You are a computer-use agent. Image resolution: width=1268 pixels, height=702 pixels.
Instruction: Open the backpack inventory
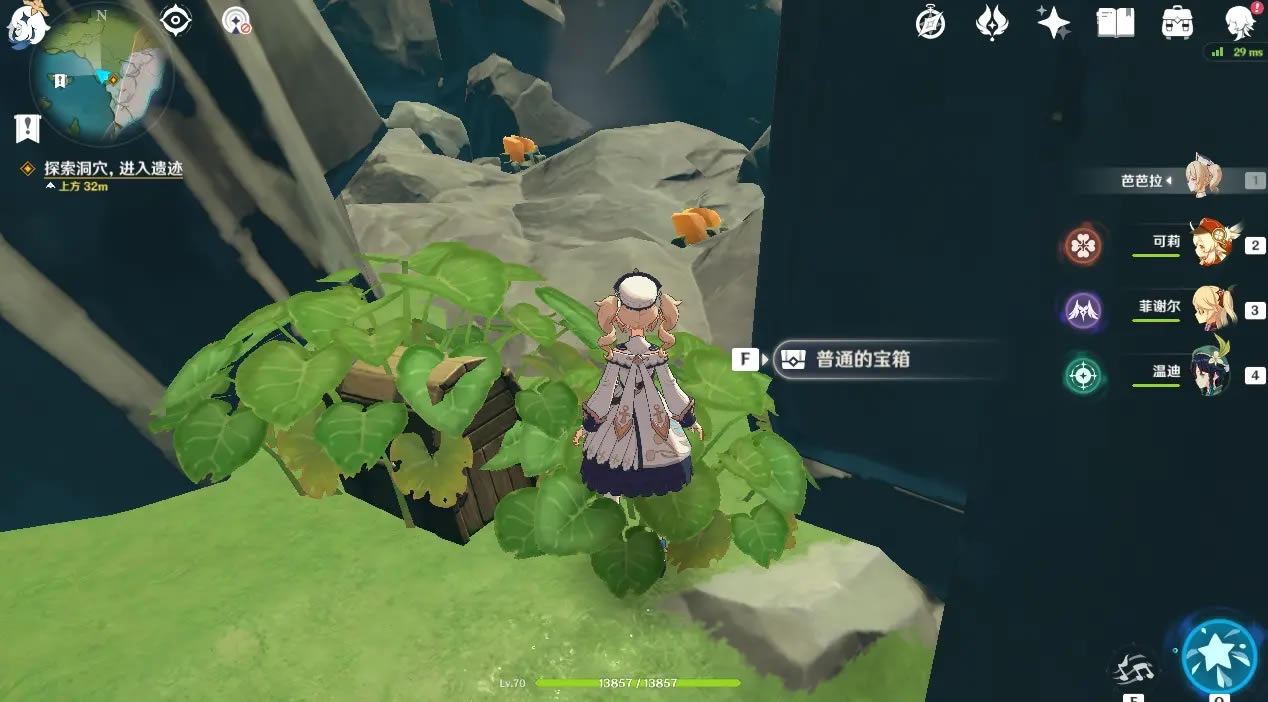(1177, 23)
